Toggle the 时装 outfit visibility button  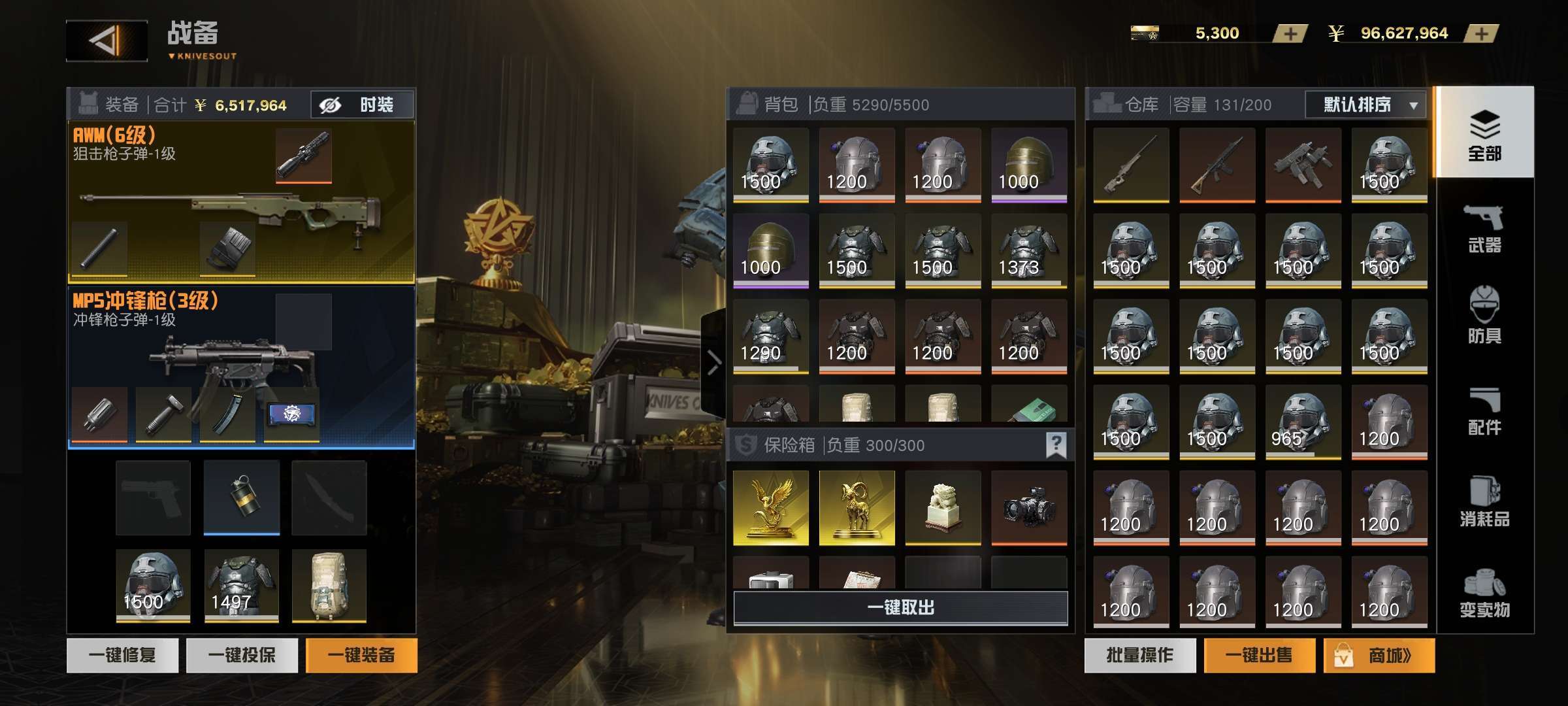(x=362, y=105)
